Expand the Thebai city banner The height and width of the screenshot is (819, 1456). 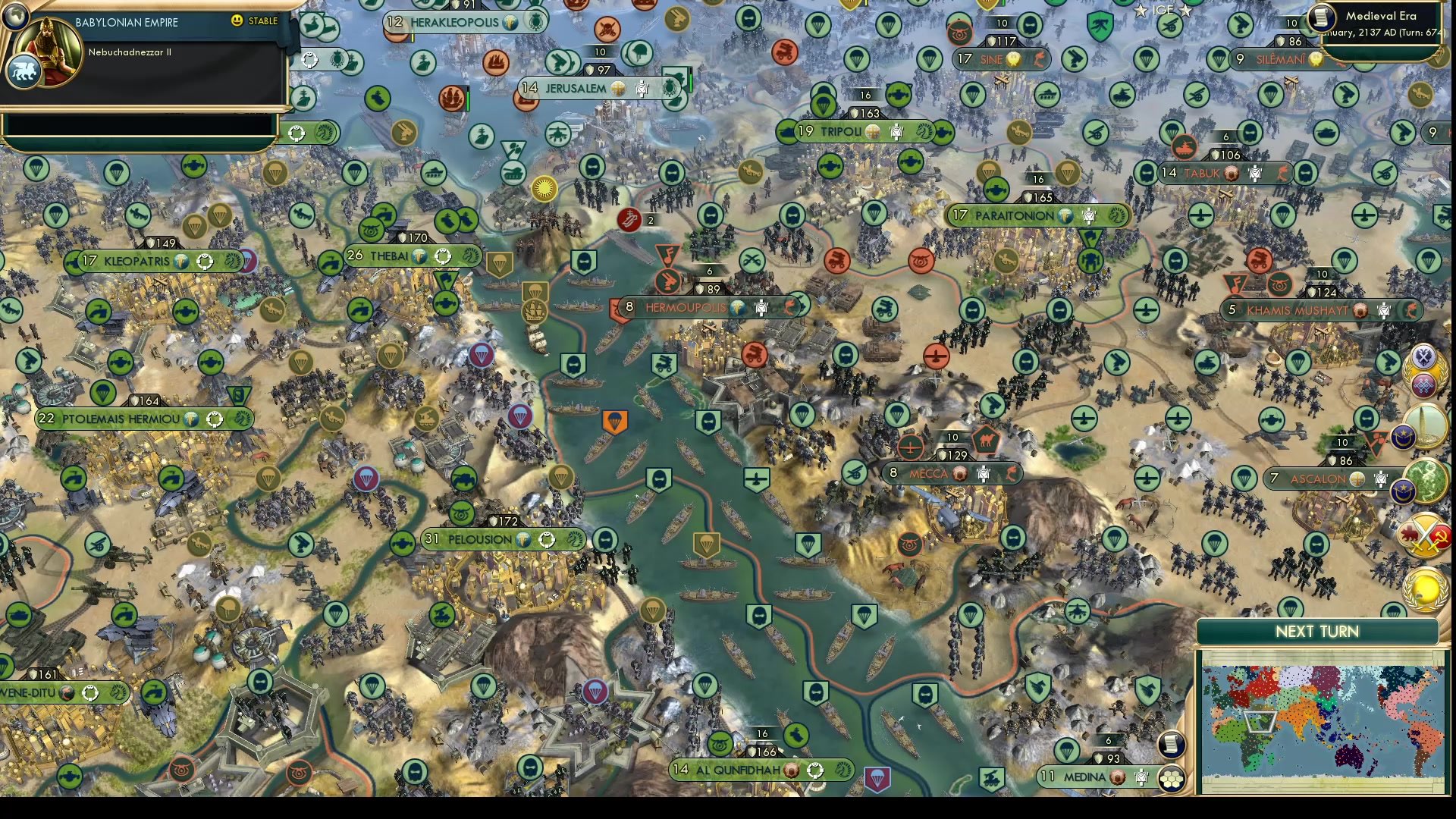tap(394, 256)
